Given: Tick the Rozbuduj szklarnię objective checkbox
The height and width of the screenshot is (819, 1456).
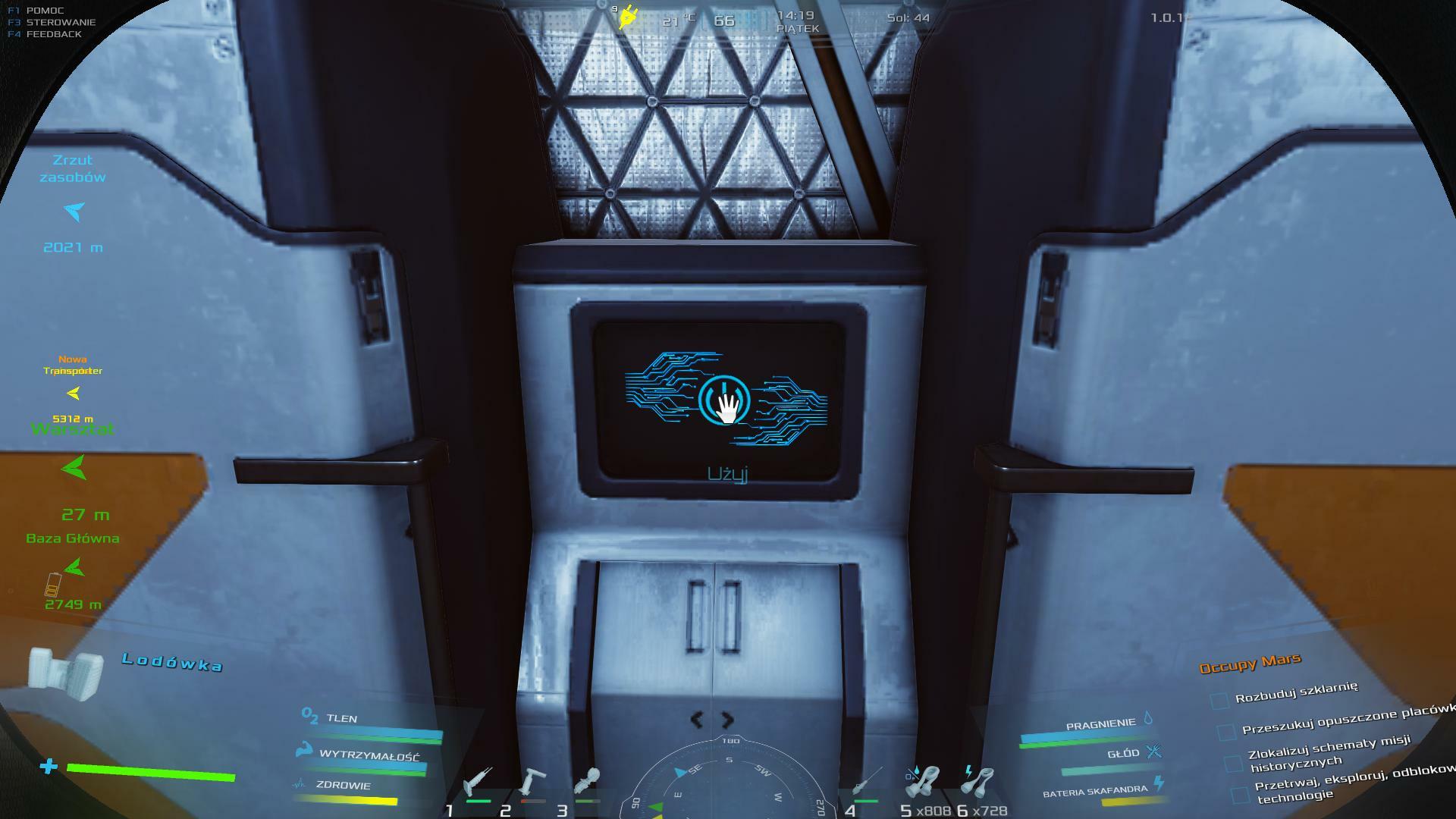Looking at the screenshot, I should pos(1219,700).
